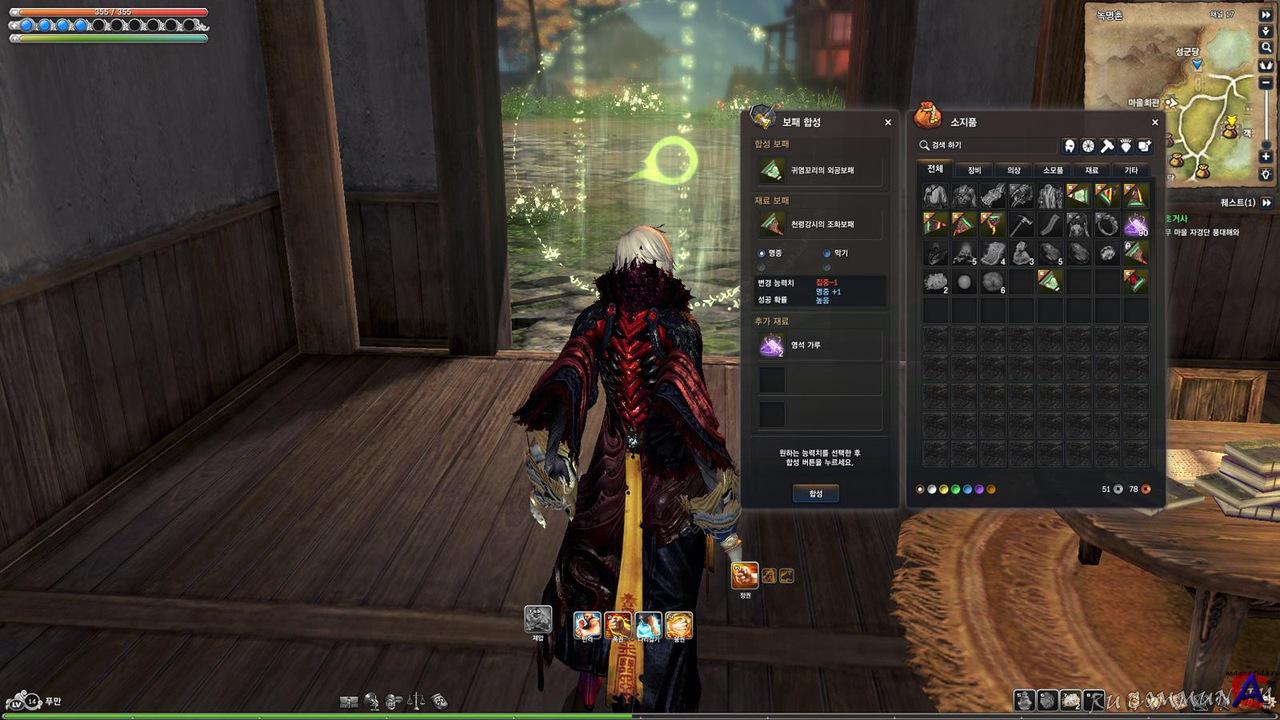Select the 명중 stat option
The image size is (1280, 720).
point(762,253)
